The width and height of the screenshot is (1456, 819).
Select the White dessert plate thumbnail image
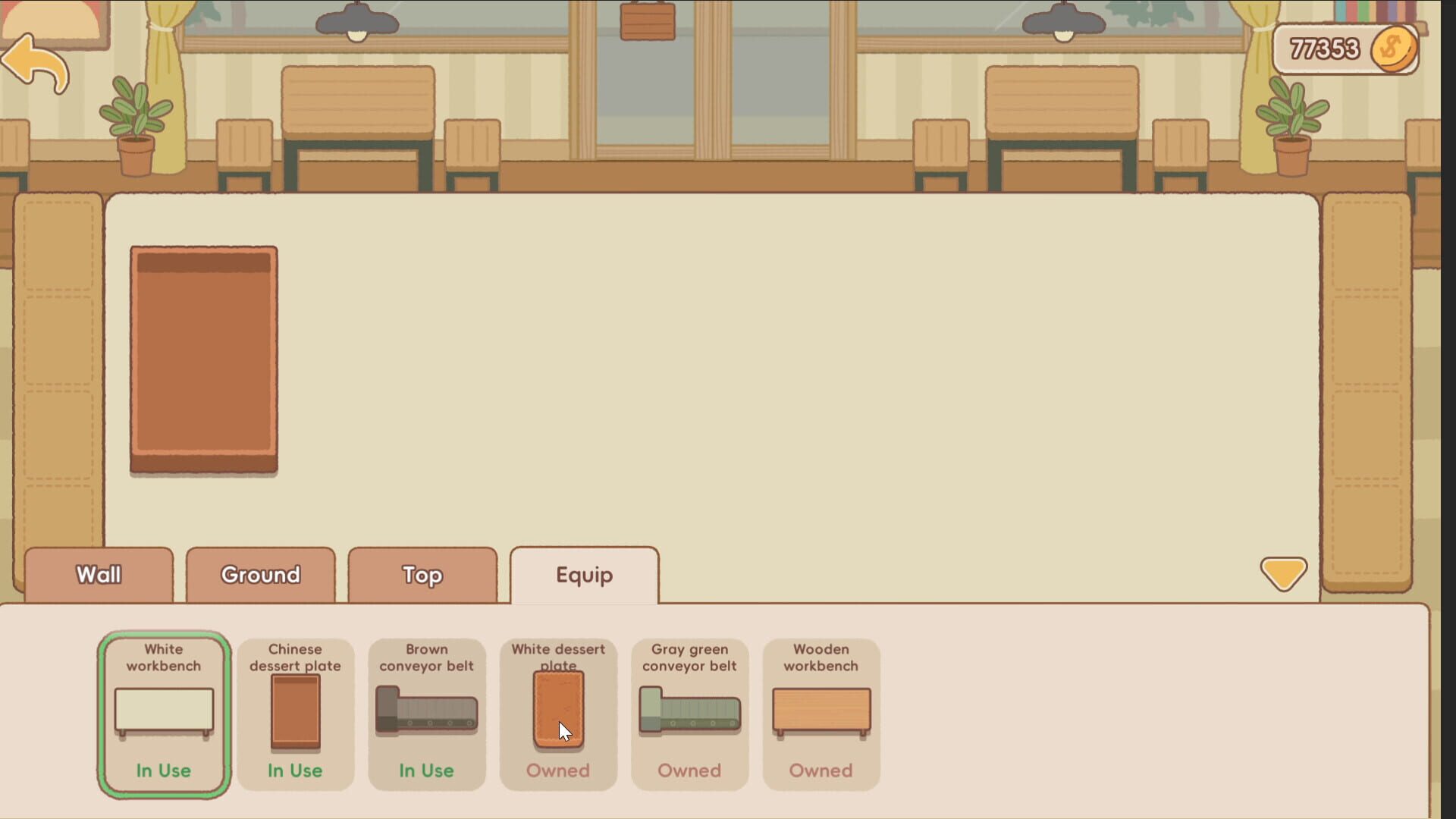[558, 709]
